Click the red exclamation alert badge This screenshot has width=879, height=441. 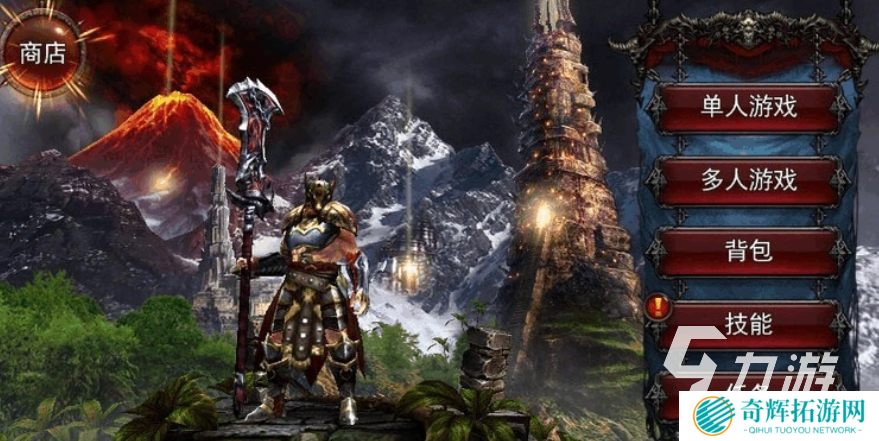(656, 309)
